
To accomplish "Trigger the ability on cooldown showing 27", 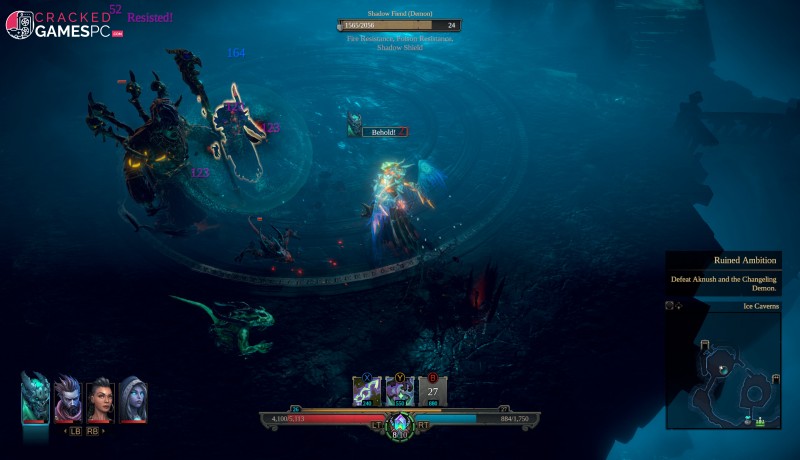I will click(433, 391).
